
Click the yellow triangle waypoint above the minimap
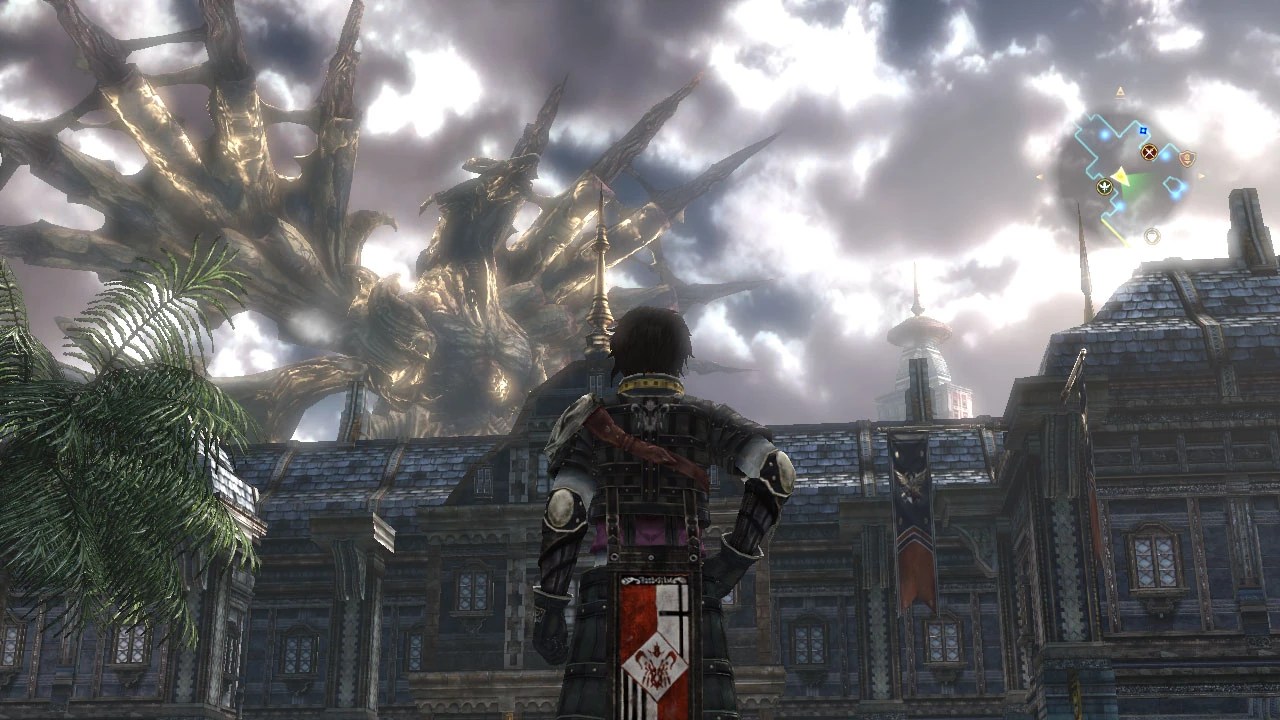coord(1120,91)
